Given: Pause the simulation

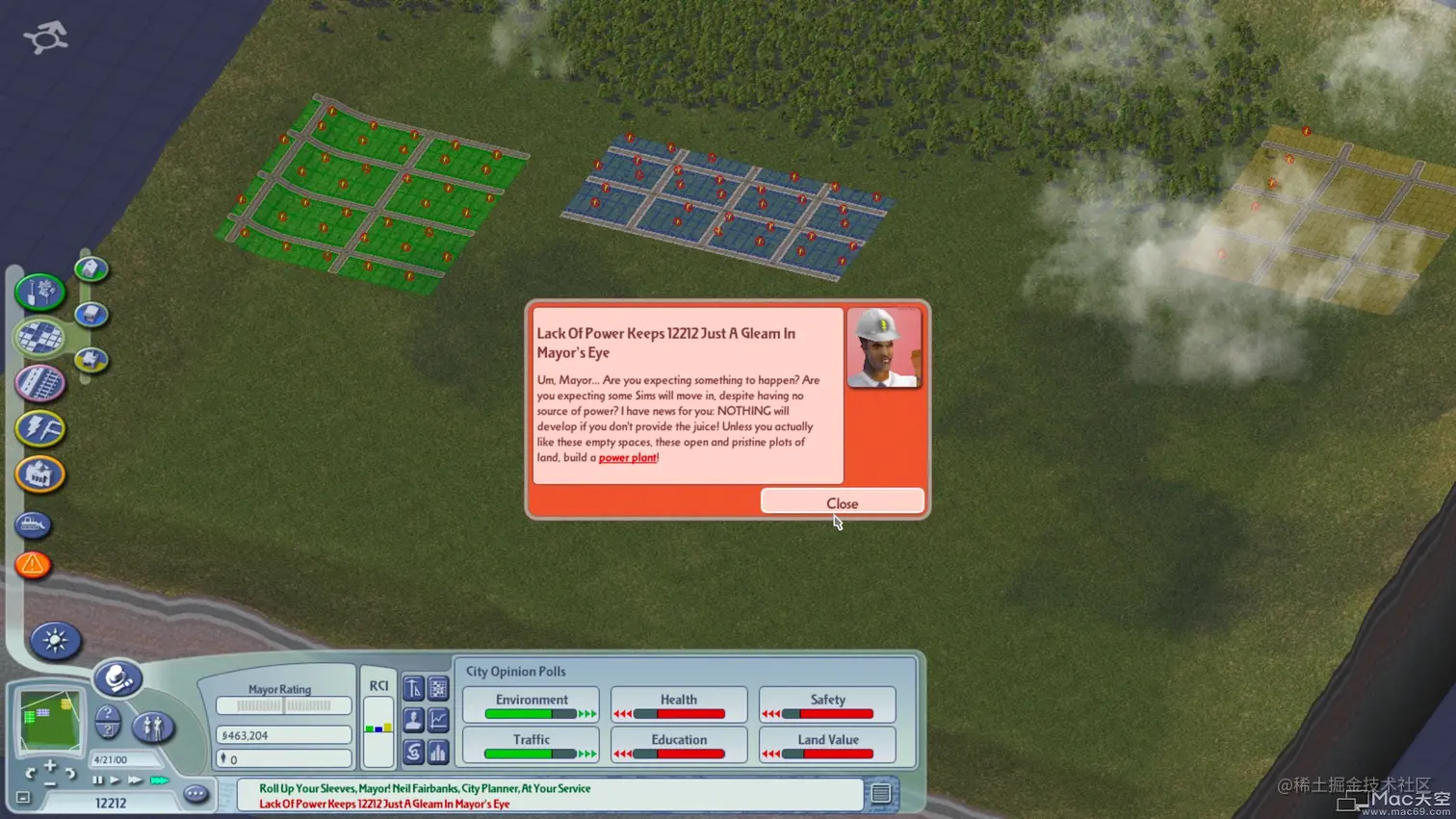Looking at the screenshot, I should pos(97,781).
